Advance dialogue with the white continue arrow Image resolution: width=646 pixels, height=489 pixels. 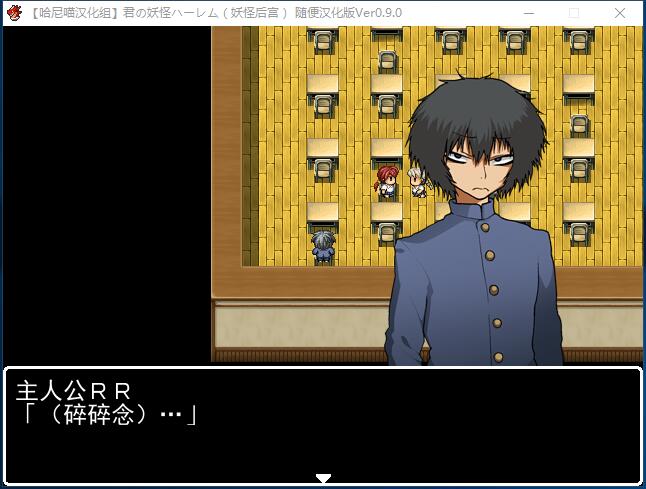pyautogui.click(x=323, y=478)
